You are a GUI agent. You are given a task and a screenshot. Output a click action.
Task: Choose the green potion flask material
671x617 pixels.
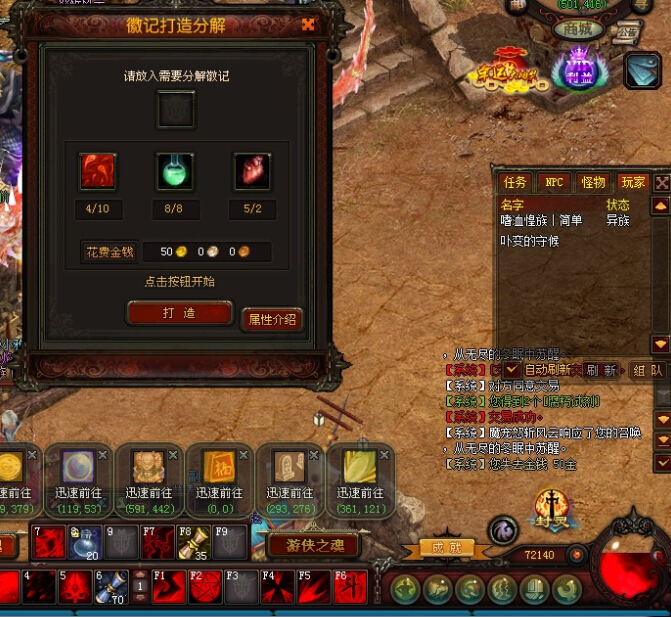(176, 171)
